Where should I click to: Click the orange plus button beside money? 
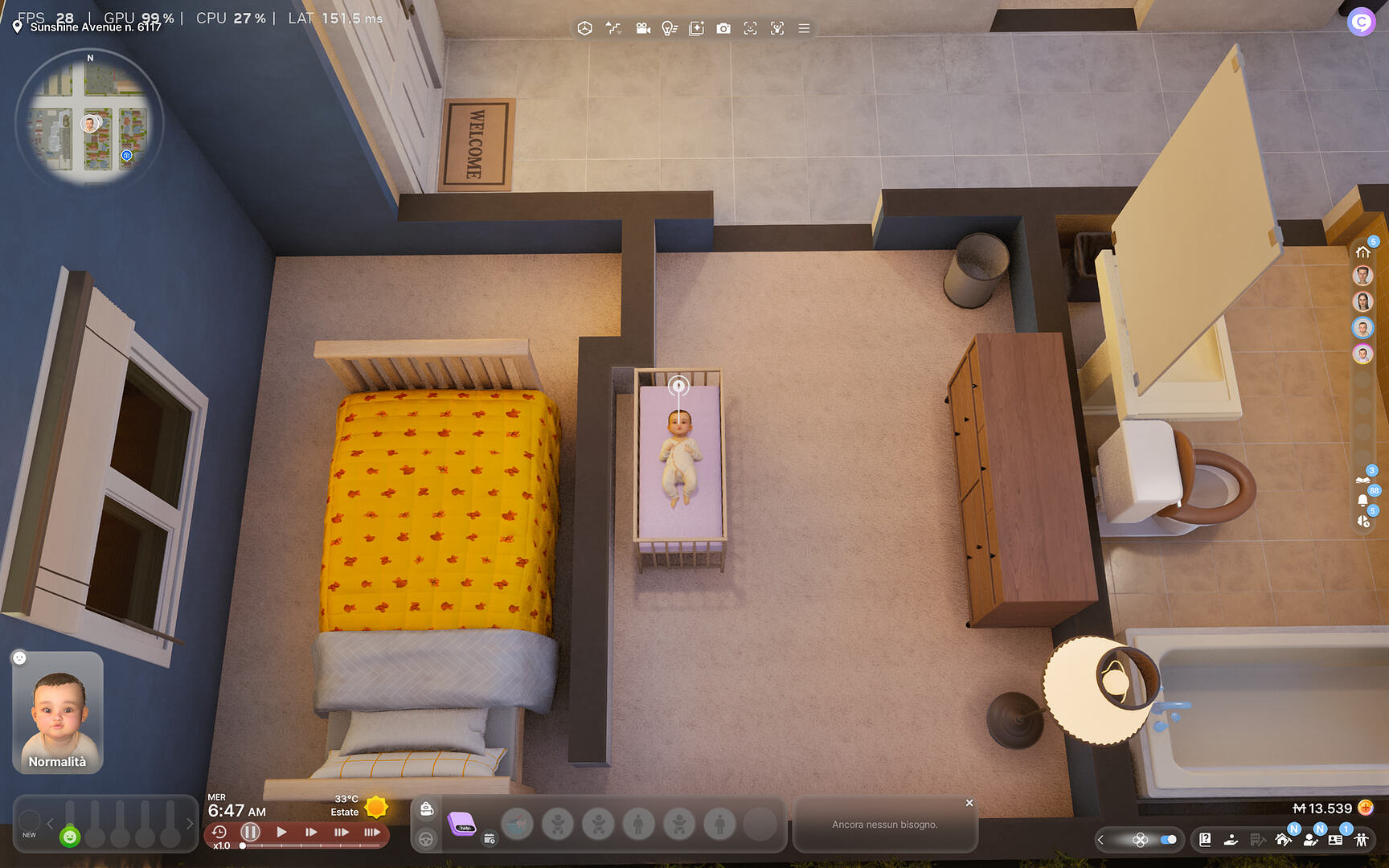pos(1365,808)
